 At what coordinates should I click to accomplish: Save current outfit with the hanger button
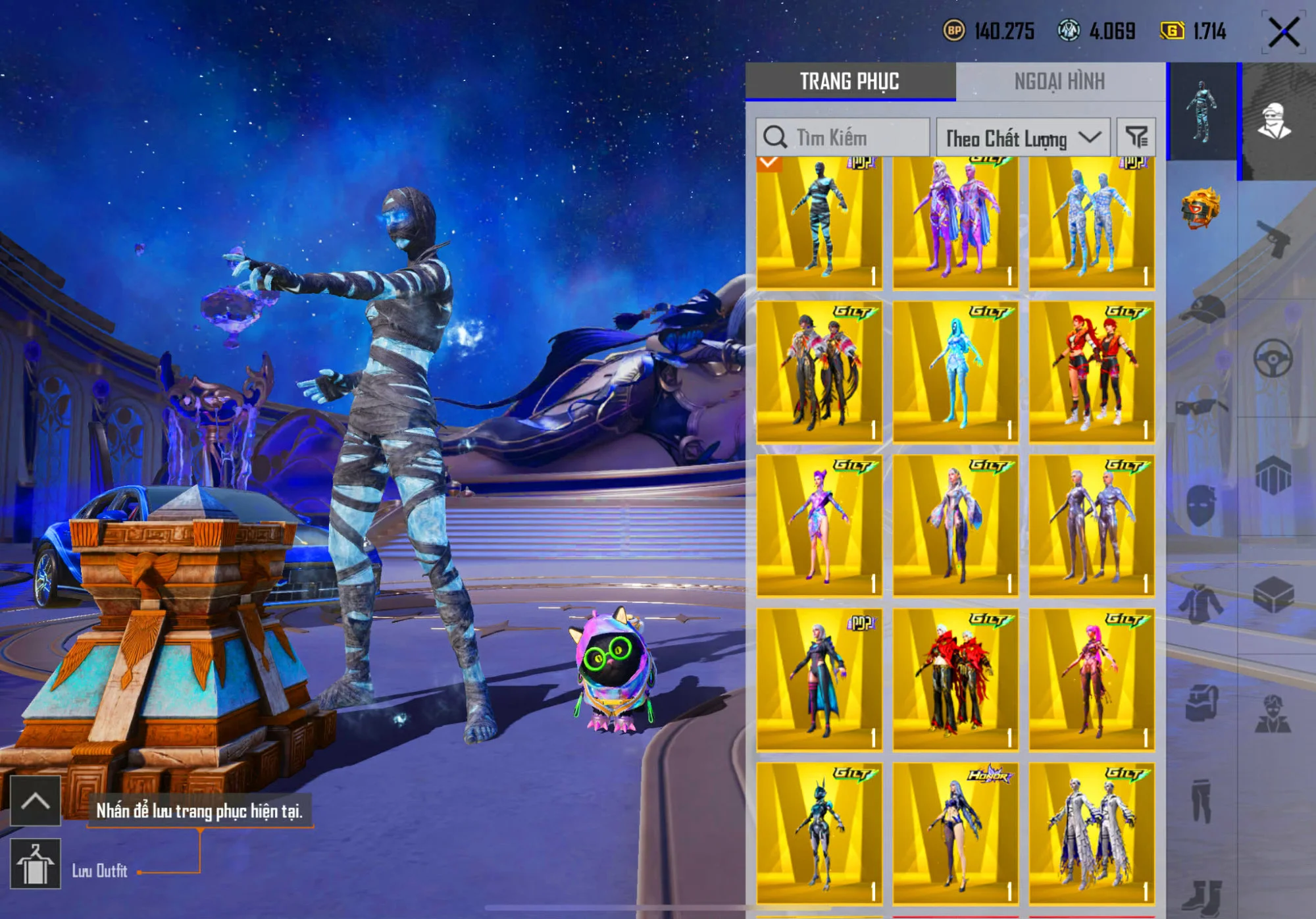[x=36, y=864]
